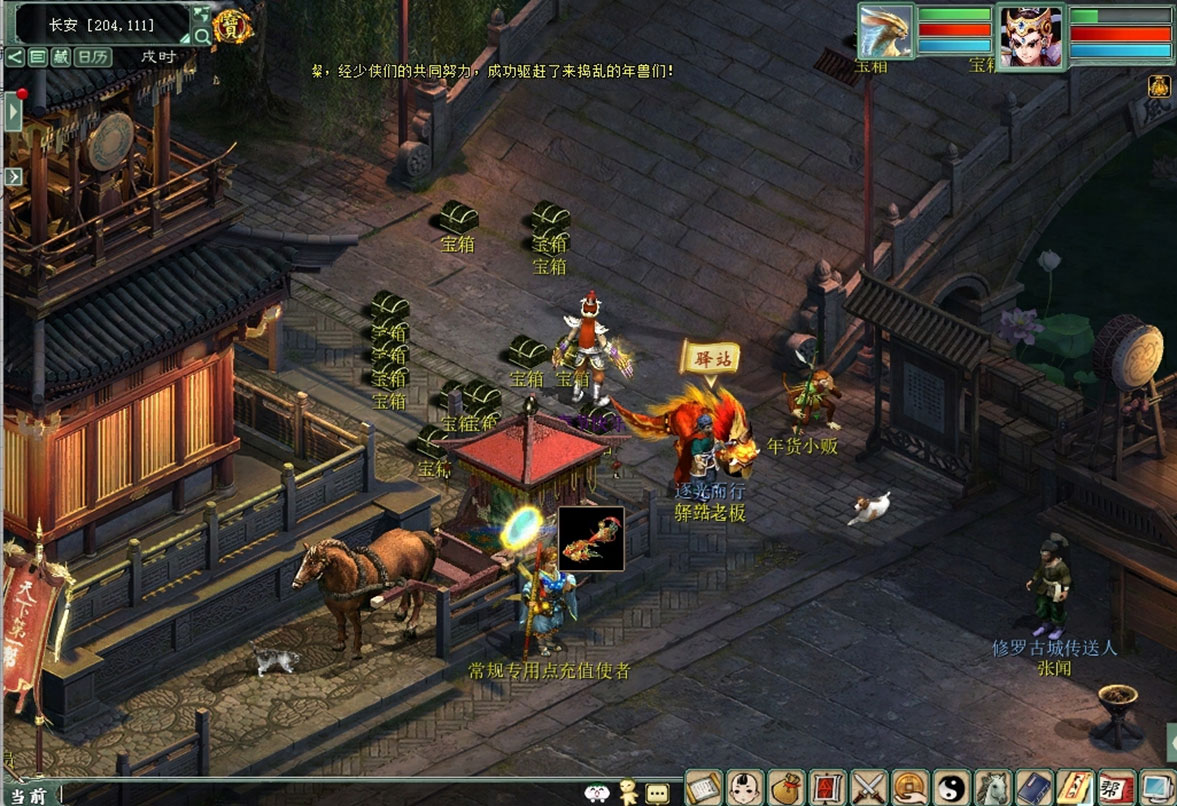Open the yin-yang skills icon
Viewport: 1177px width, 806px height.
point(951,788)
